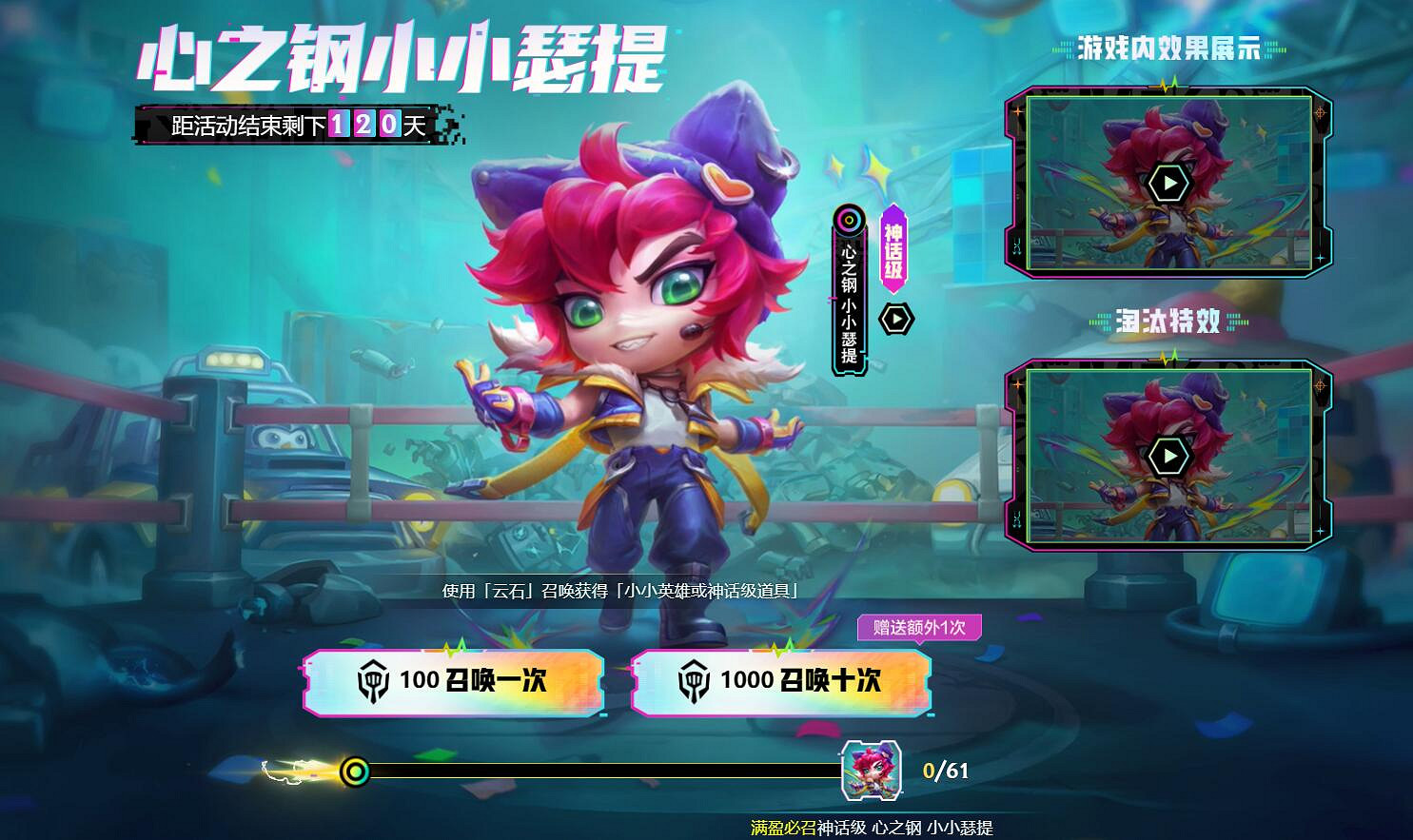Play the 淘汰特效 effect video
The image size is (1413, 840).
coord(1168,455)
